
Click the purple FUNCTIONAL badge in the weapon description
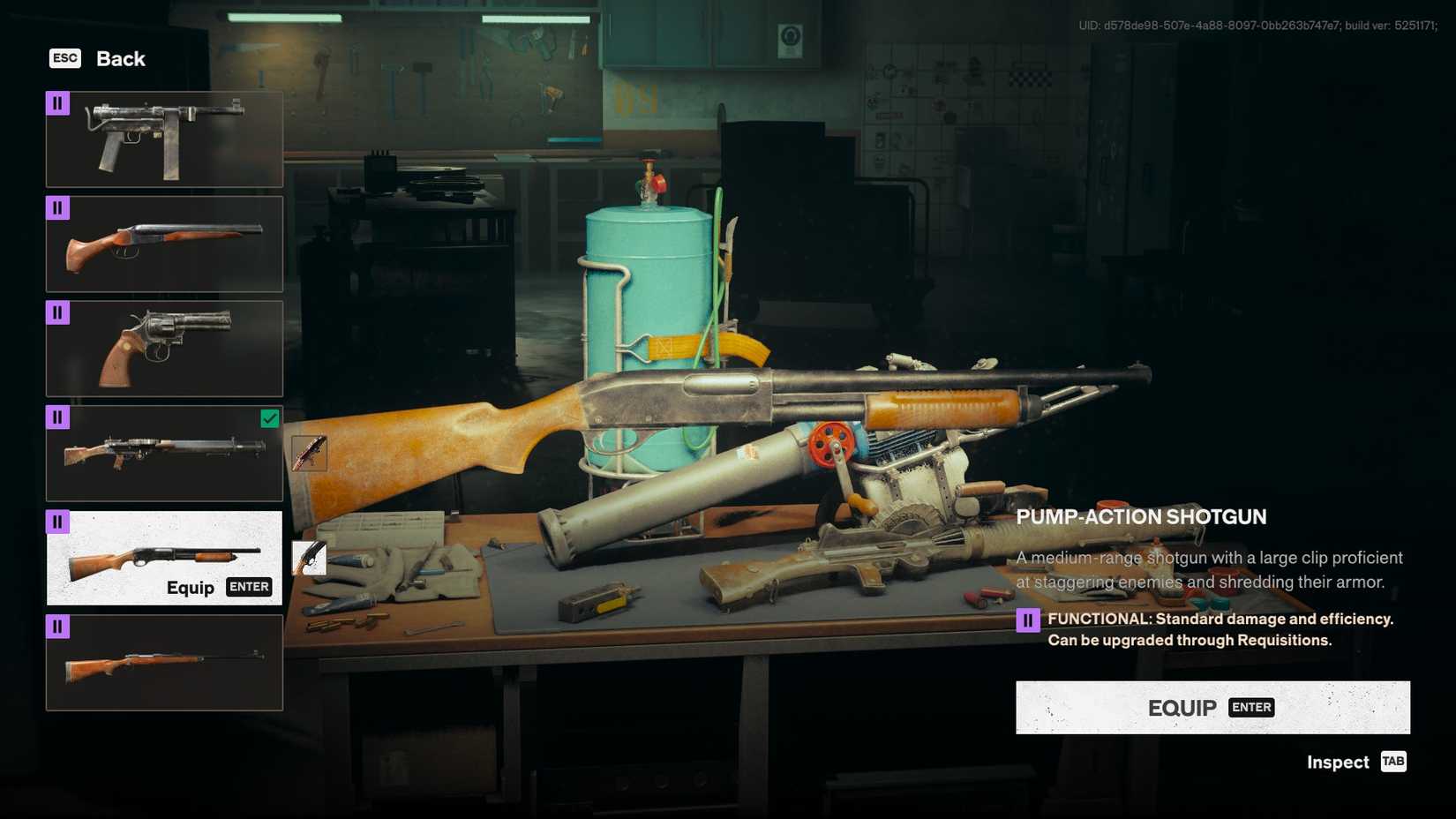[1028, 619]
